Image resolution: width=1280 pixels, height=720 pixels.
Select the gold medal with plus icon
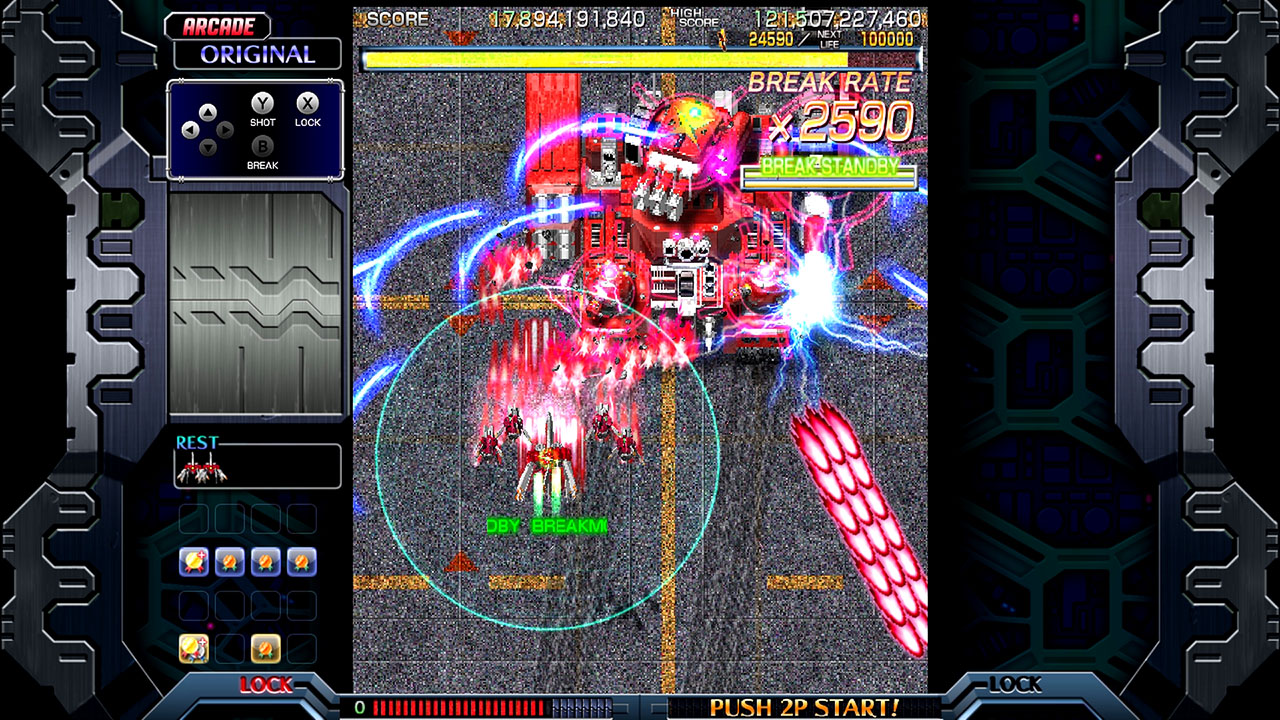tap(194, 561)
